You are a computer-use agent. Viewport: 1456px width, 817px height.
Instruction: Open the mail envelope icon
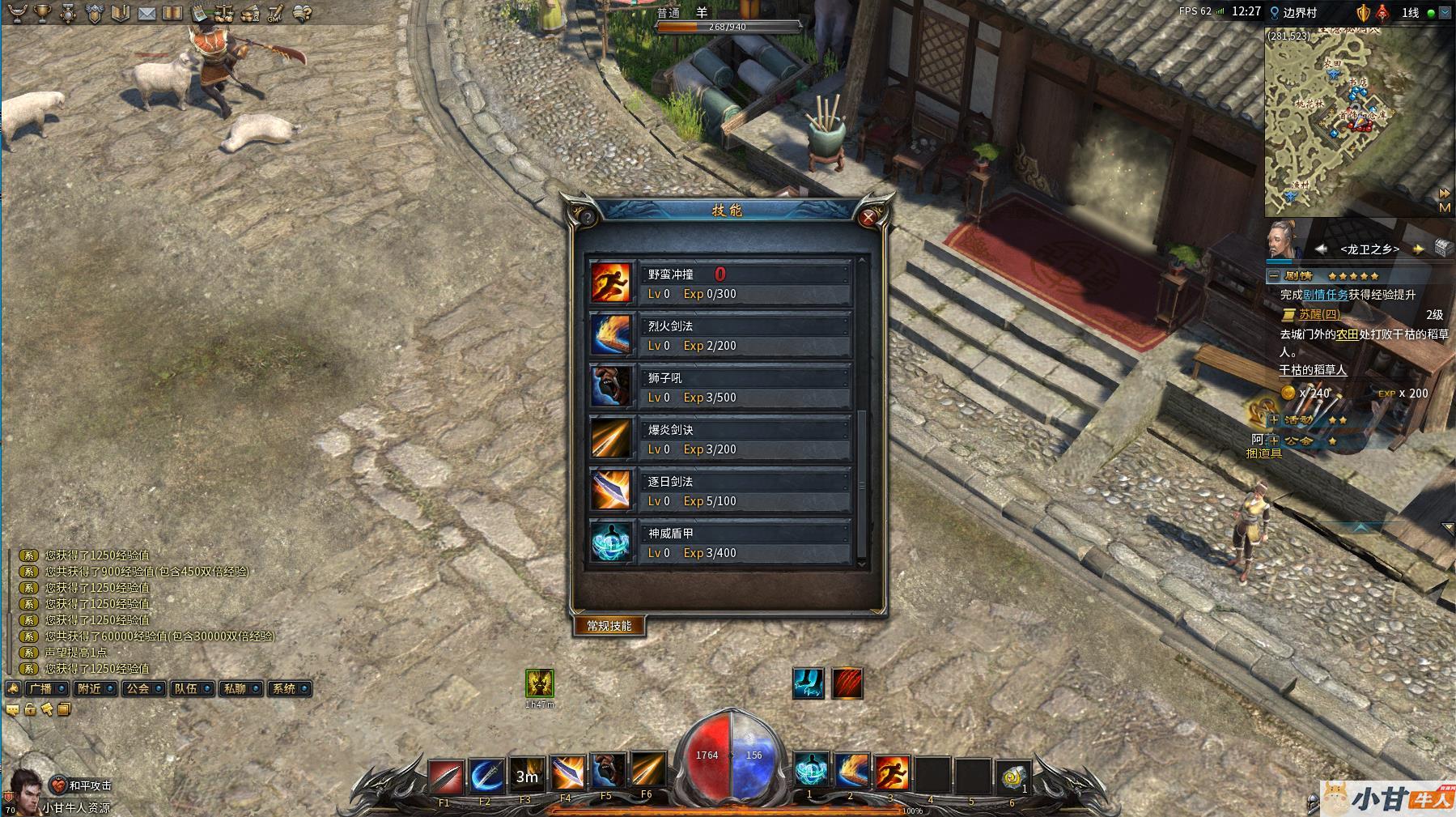146,13
